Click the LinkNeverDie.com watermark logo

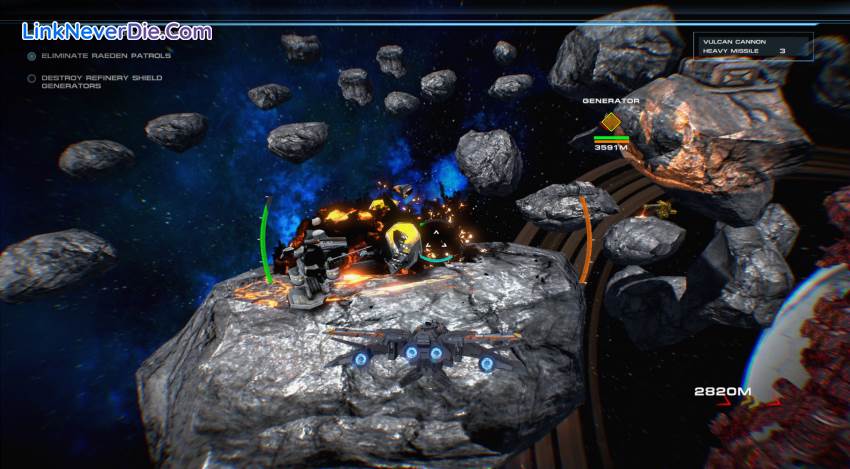coord(116,31)
